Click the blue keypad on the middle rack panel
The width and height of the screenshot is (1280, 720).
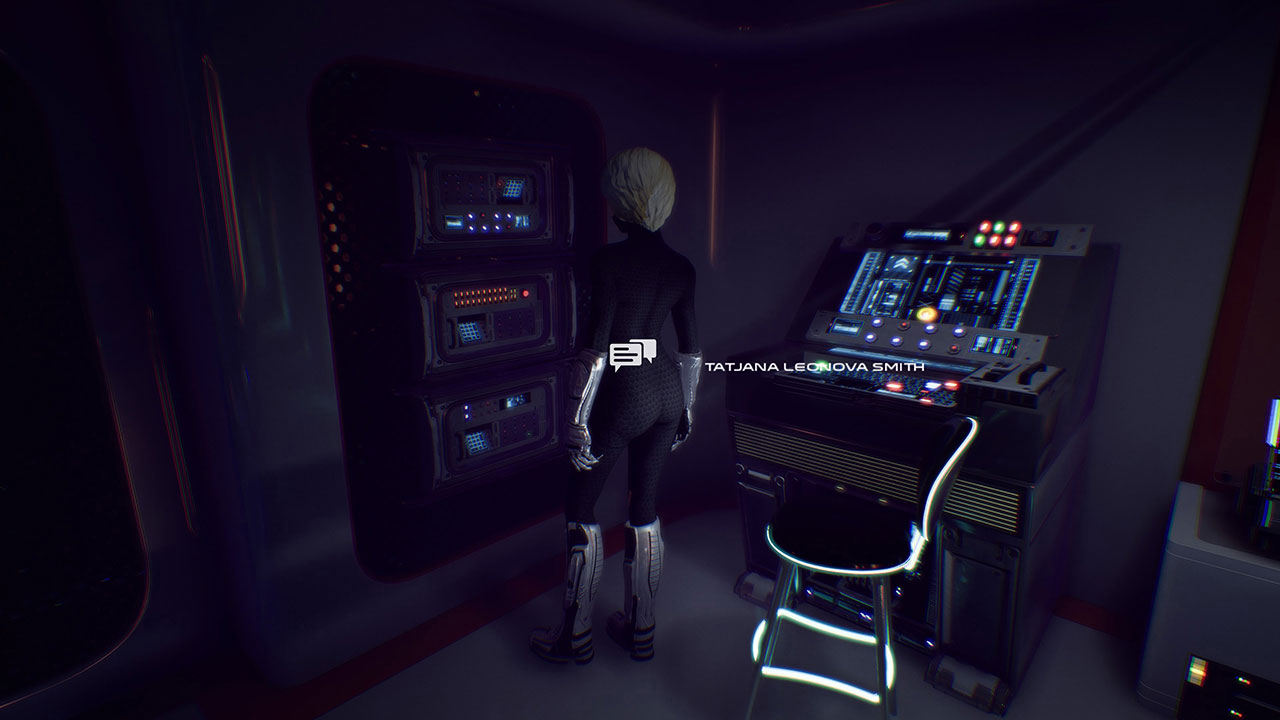click(468, 331)
